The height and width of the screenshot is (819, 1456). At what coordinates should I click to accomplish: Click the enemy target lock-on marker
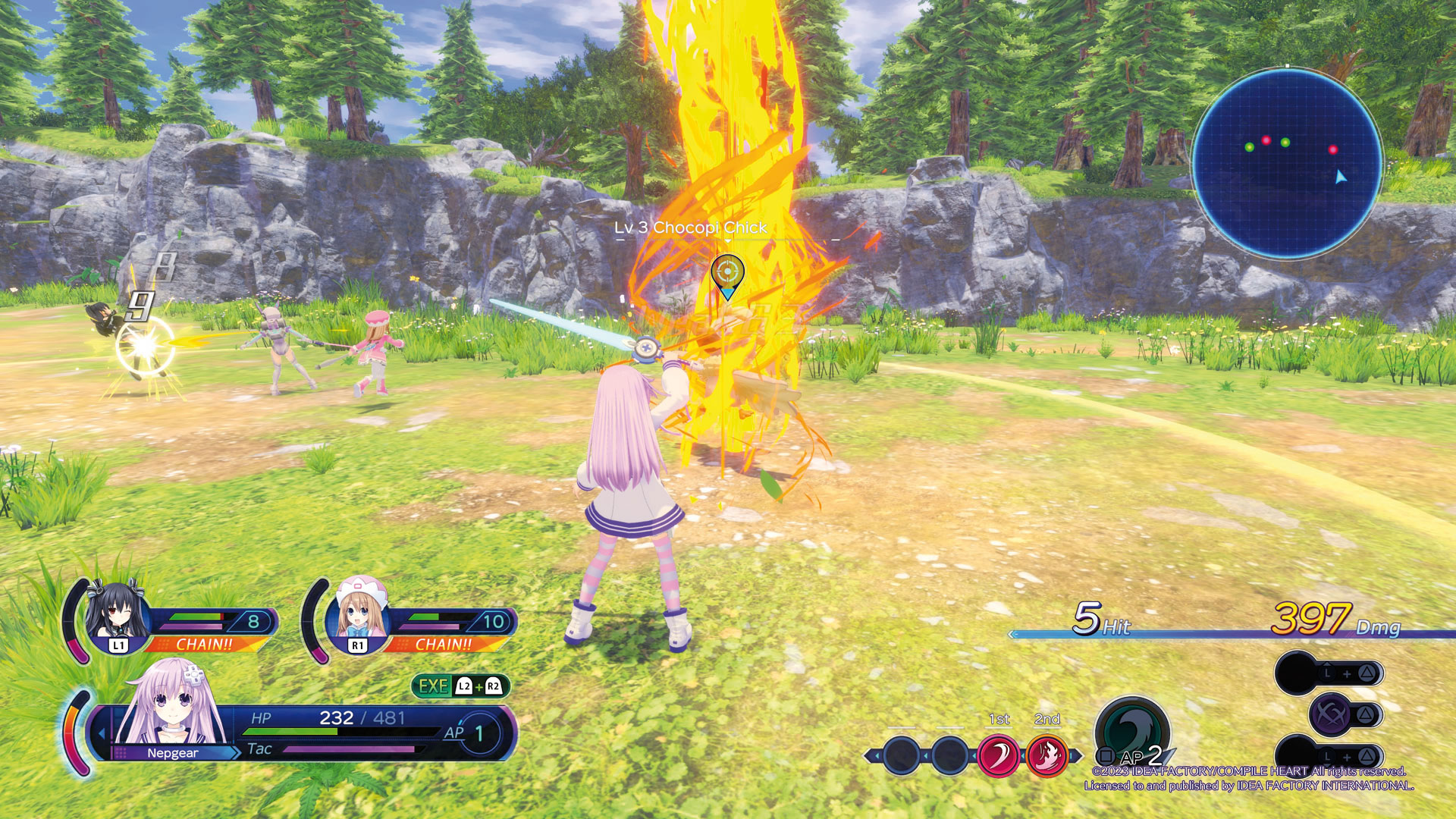pos(727,275)
